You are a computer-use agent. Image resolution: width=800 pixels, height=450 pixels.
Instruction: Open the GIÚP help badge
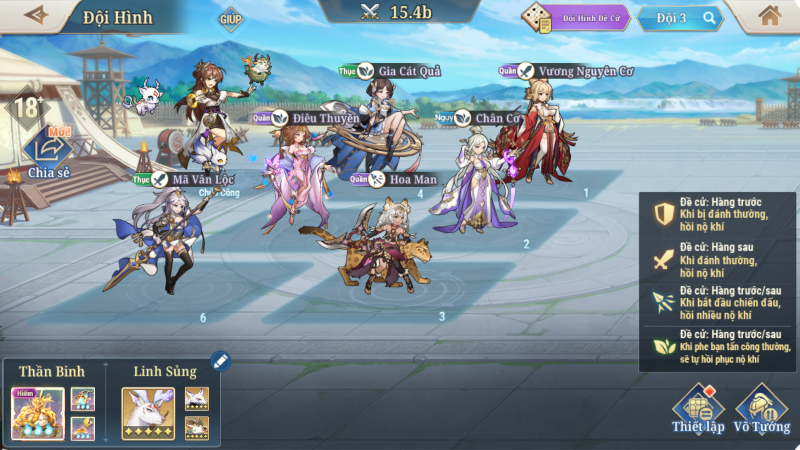231,18
